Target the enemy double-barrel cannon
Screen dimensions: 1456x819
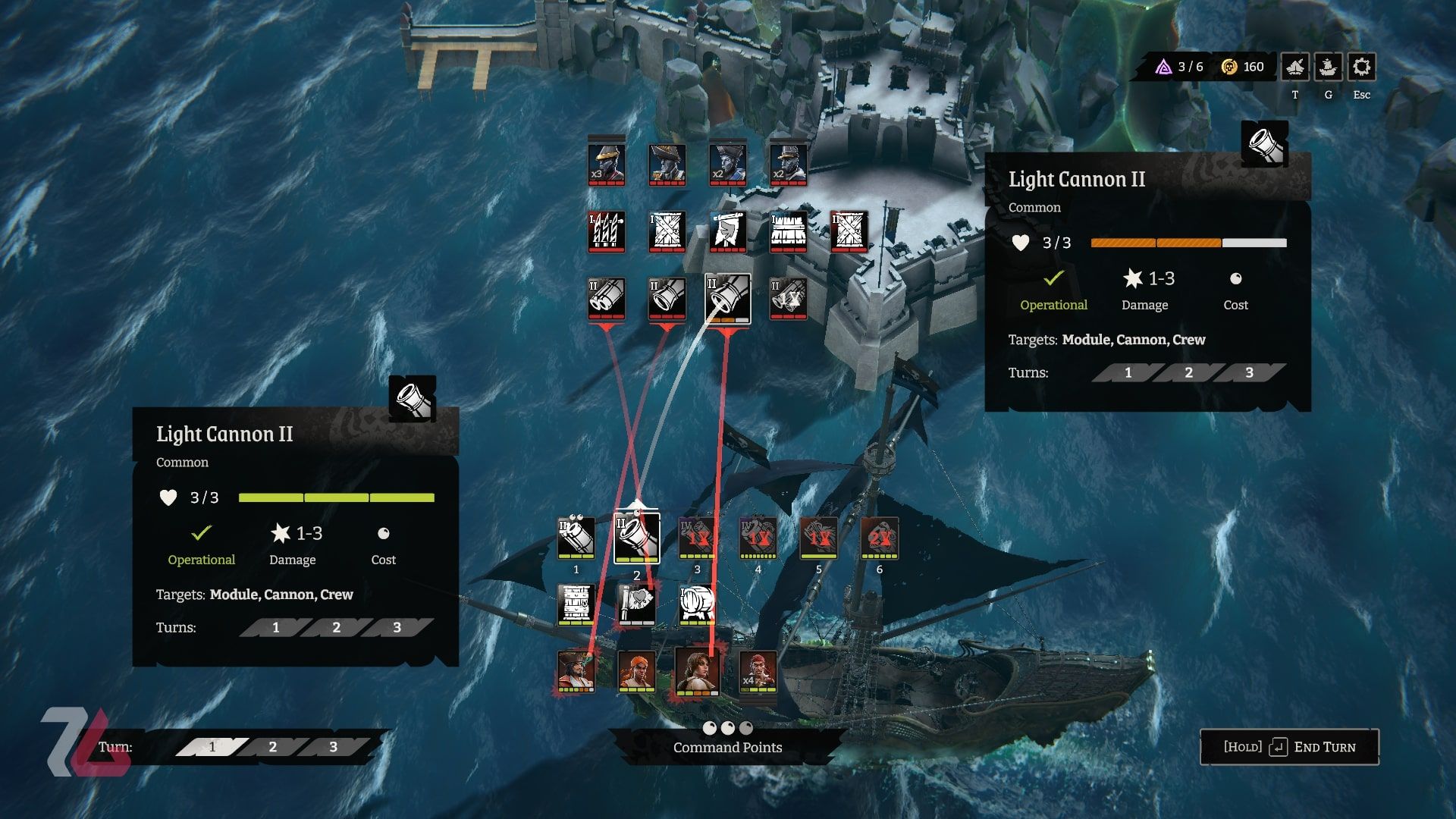coord(606,298)
